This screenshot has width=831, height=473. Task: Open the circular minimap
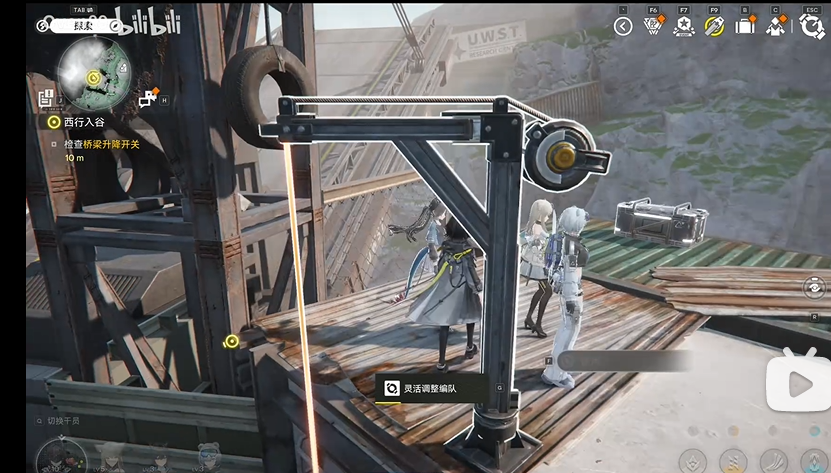point(94,73)
